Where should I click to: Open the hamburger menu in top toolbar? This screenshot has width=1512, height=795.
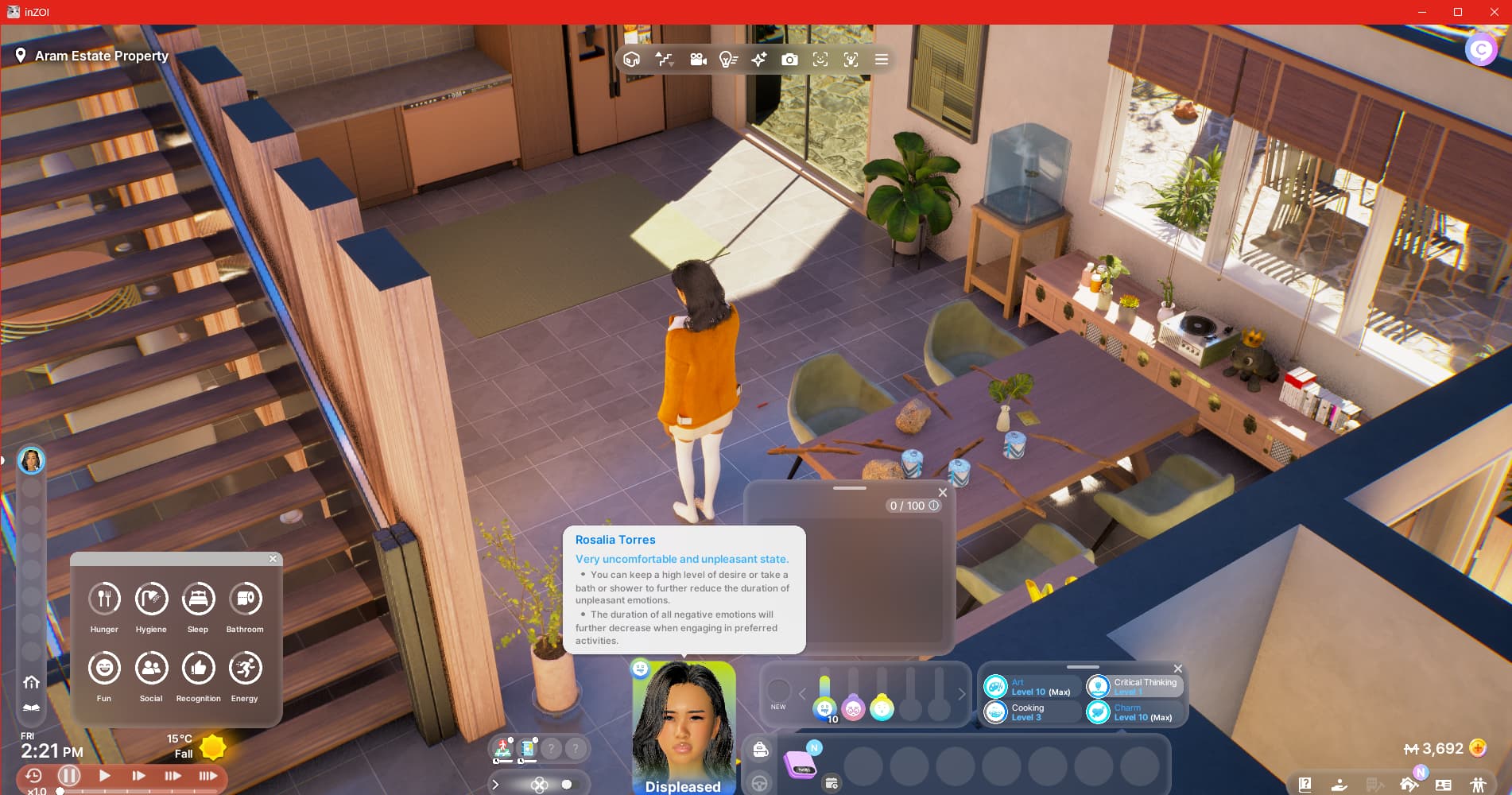pyautogui.click(x=882, y=60)
